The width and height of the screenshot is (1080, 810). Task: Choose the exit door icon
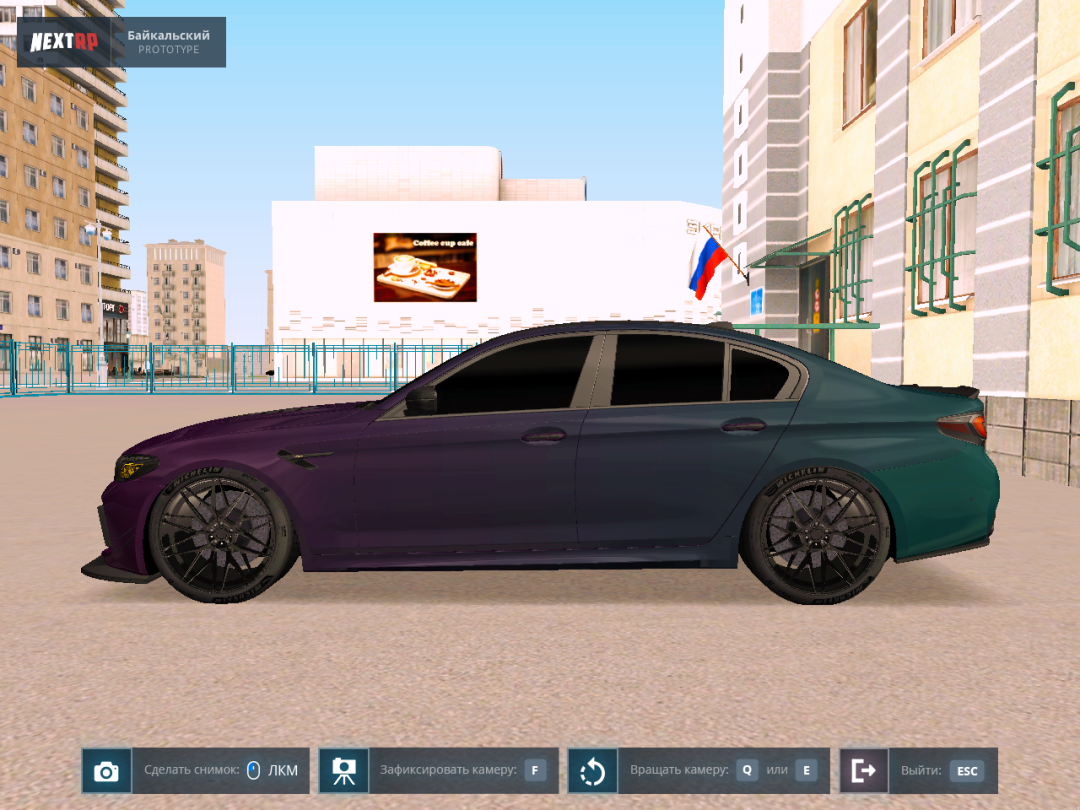[x=863, y=771]
